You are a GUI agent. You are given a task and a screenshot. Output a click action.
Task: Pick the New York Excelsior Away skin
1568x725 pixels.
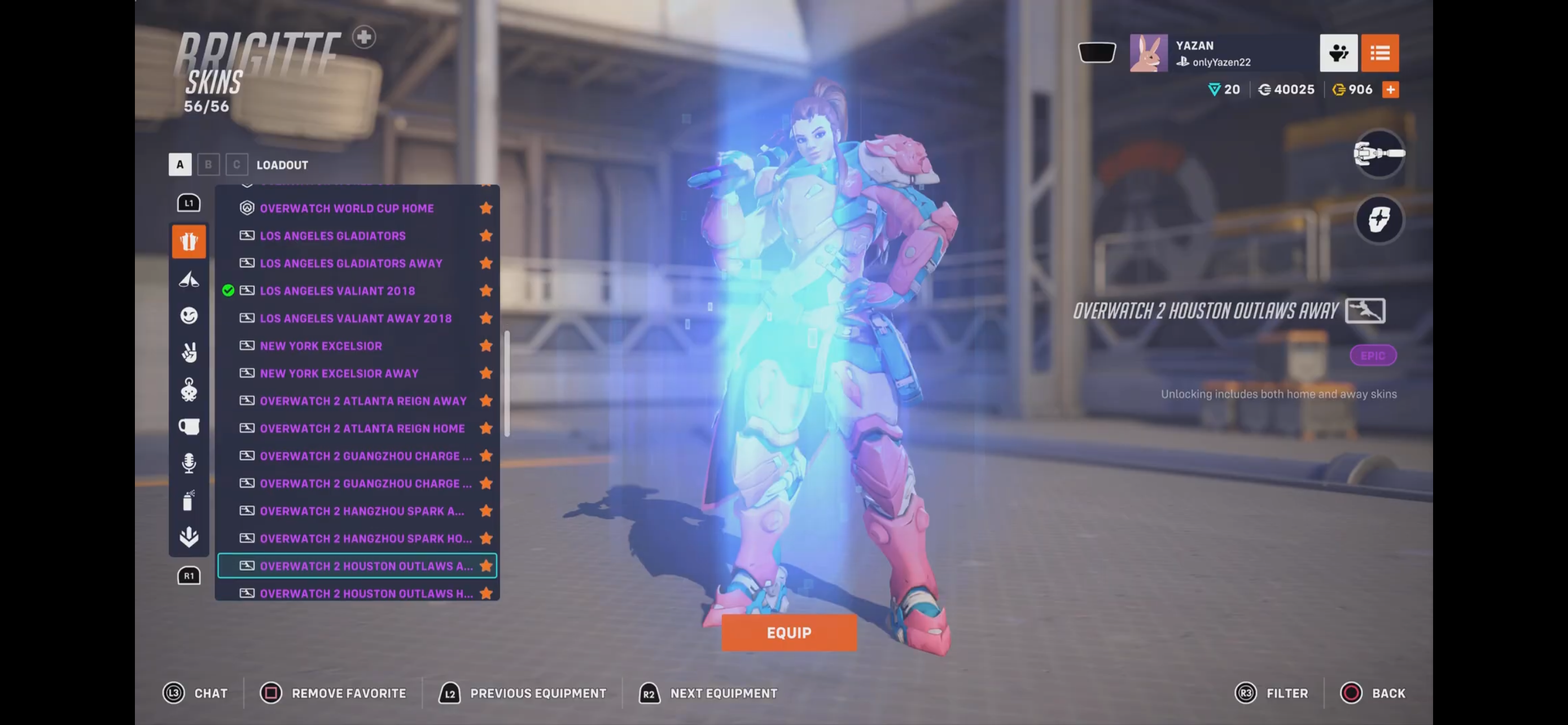[x=339, y=373]
